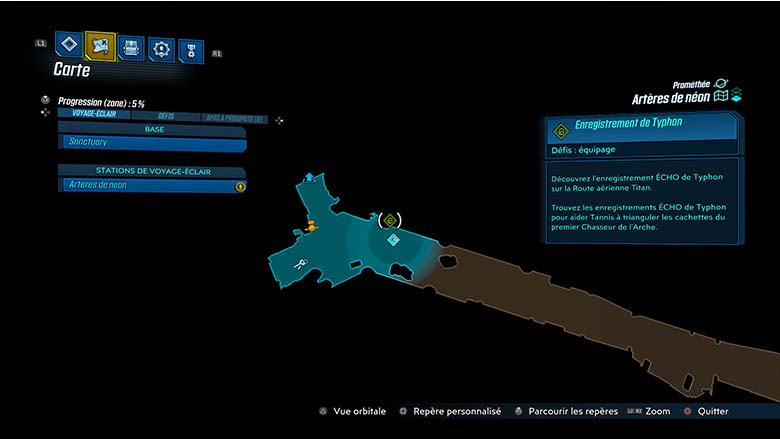Open the guardian rank medal tab
The image size is (780, 439).
pyautogui.click(x=190, y=51)
